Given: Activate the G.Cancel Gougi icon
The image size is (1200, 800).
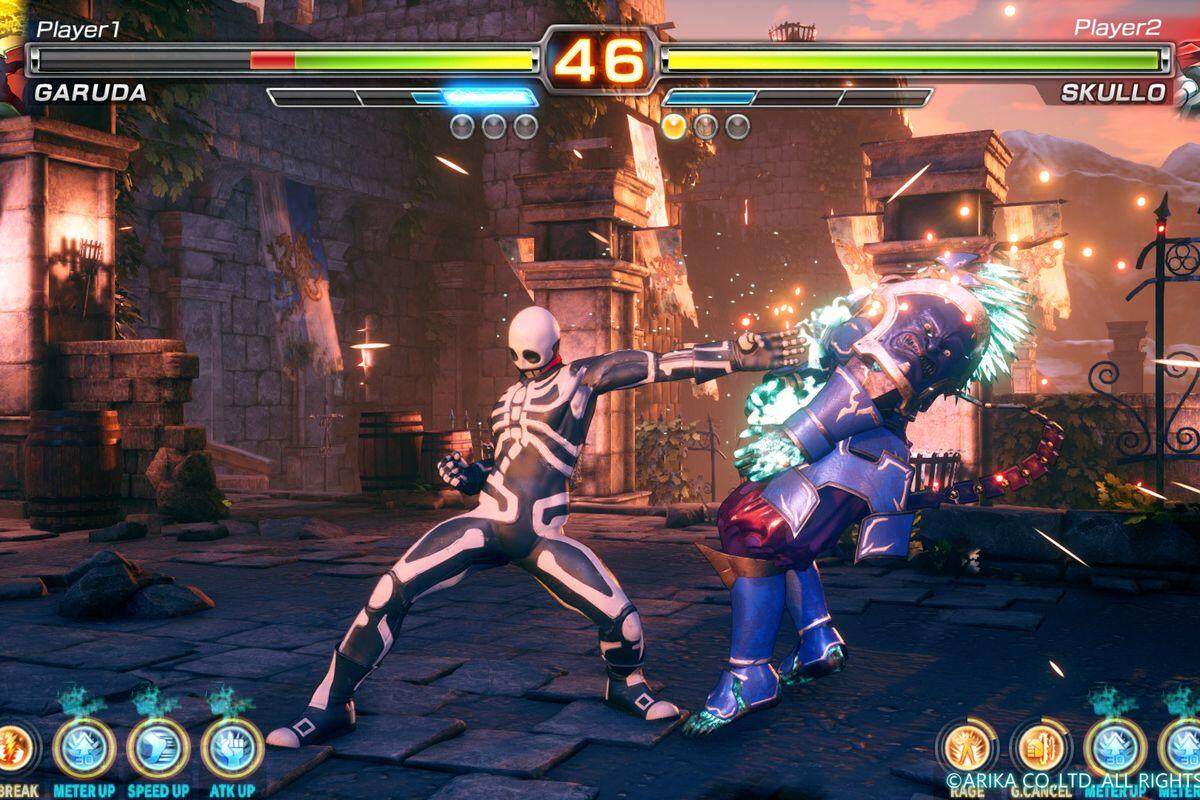Looking at the screenshot, I should (1041, 748).
